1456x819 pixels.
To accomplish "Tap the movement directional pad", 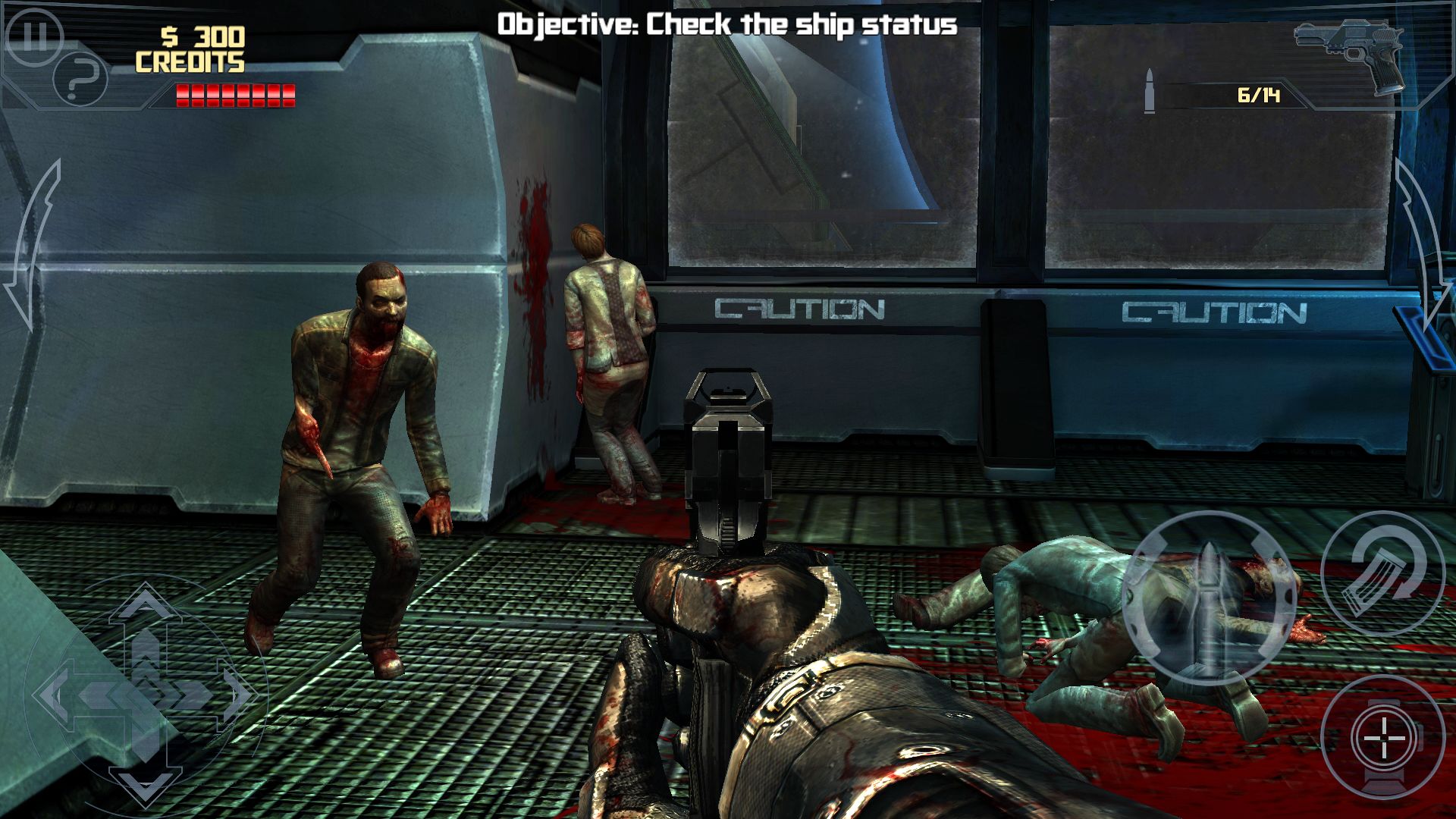I will pyautogui.click(x=146, y=692).
